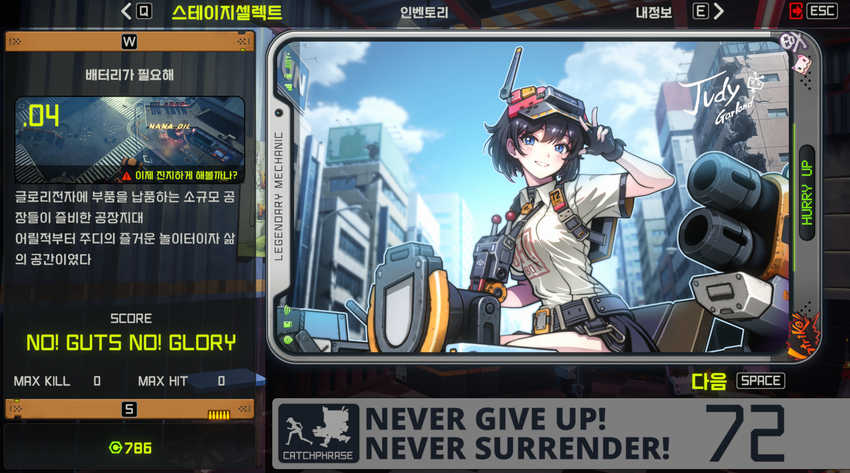
Task: Exit using the red door icon
Action: (796, 12)
